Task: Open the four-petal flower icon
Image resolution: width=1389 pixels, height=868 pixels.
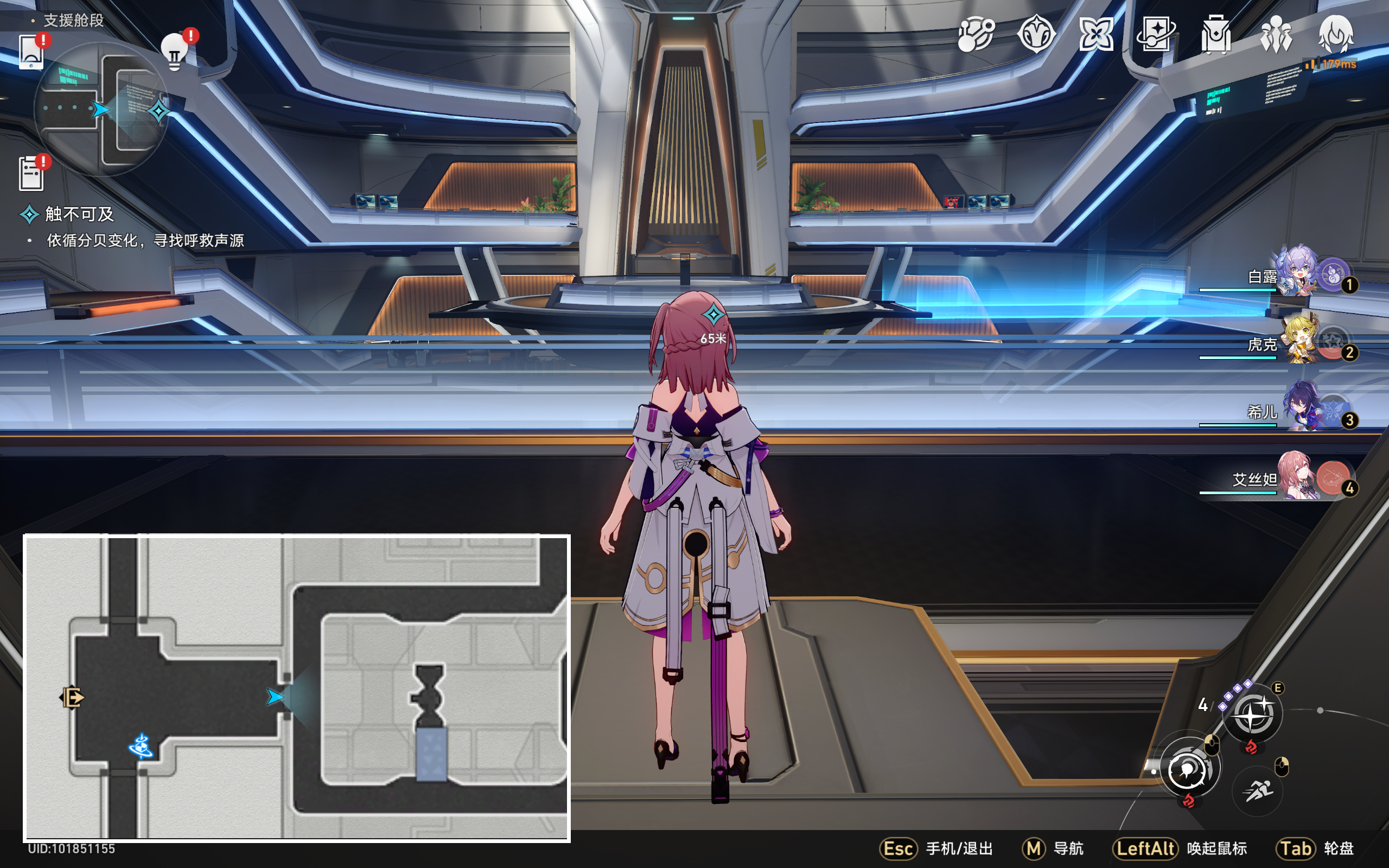Action: tap(1096, 34)
